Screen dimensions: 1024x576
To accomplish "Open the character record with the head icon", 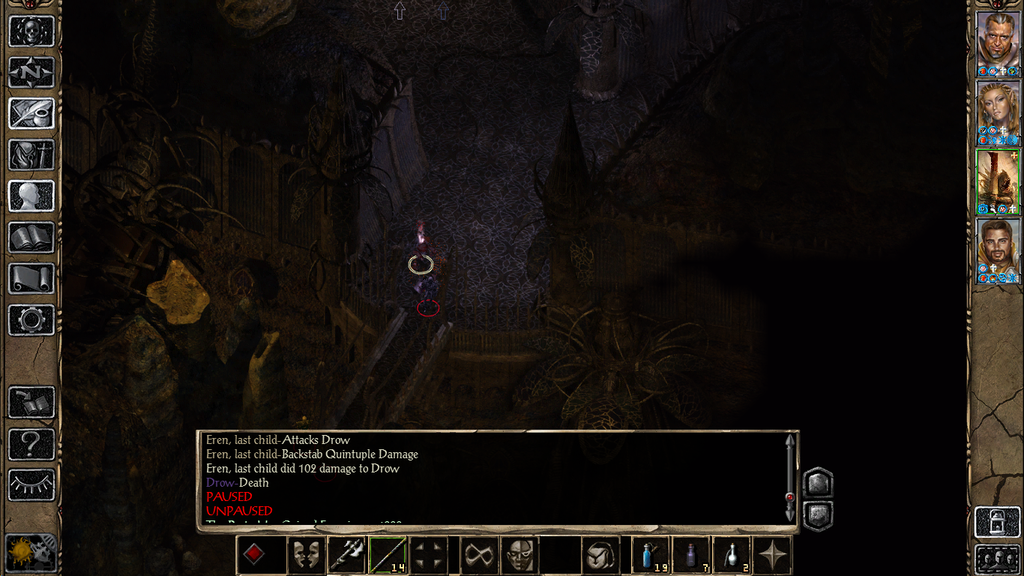I will coord(31,196).
